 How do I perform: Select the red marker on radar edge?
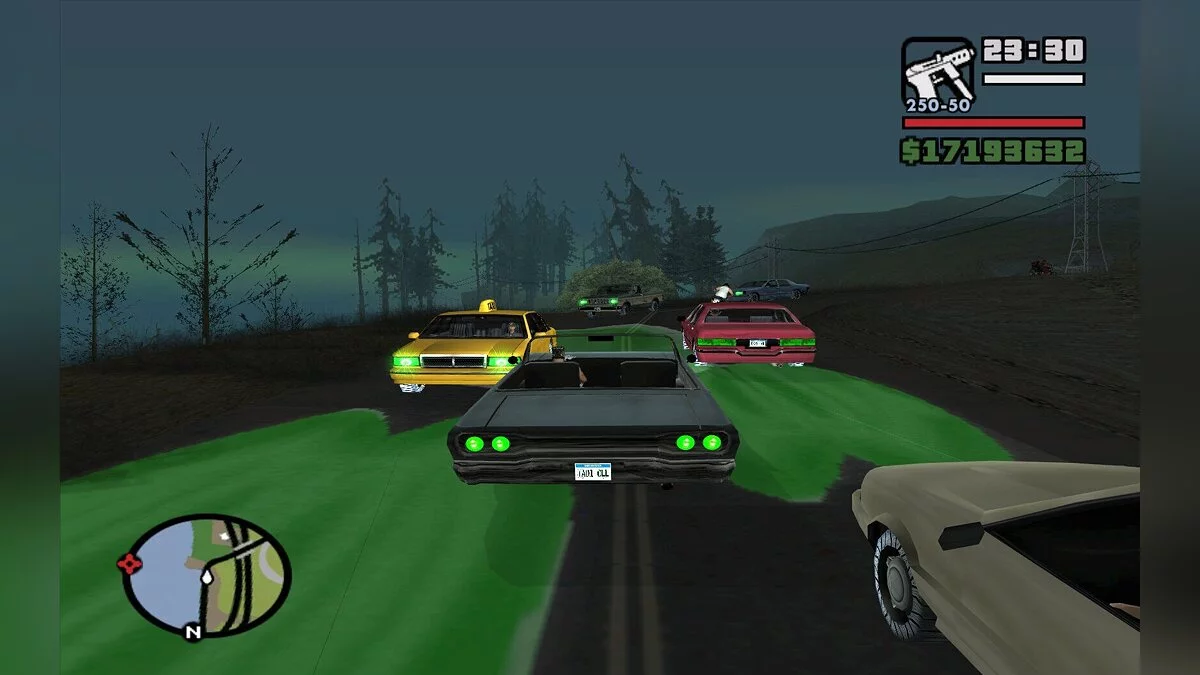coord(130,563)
